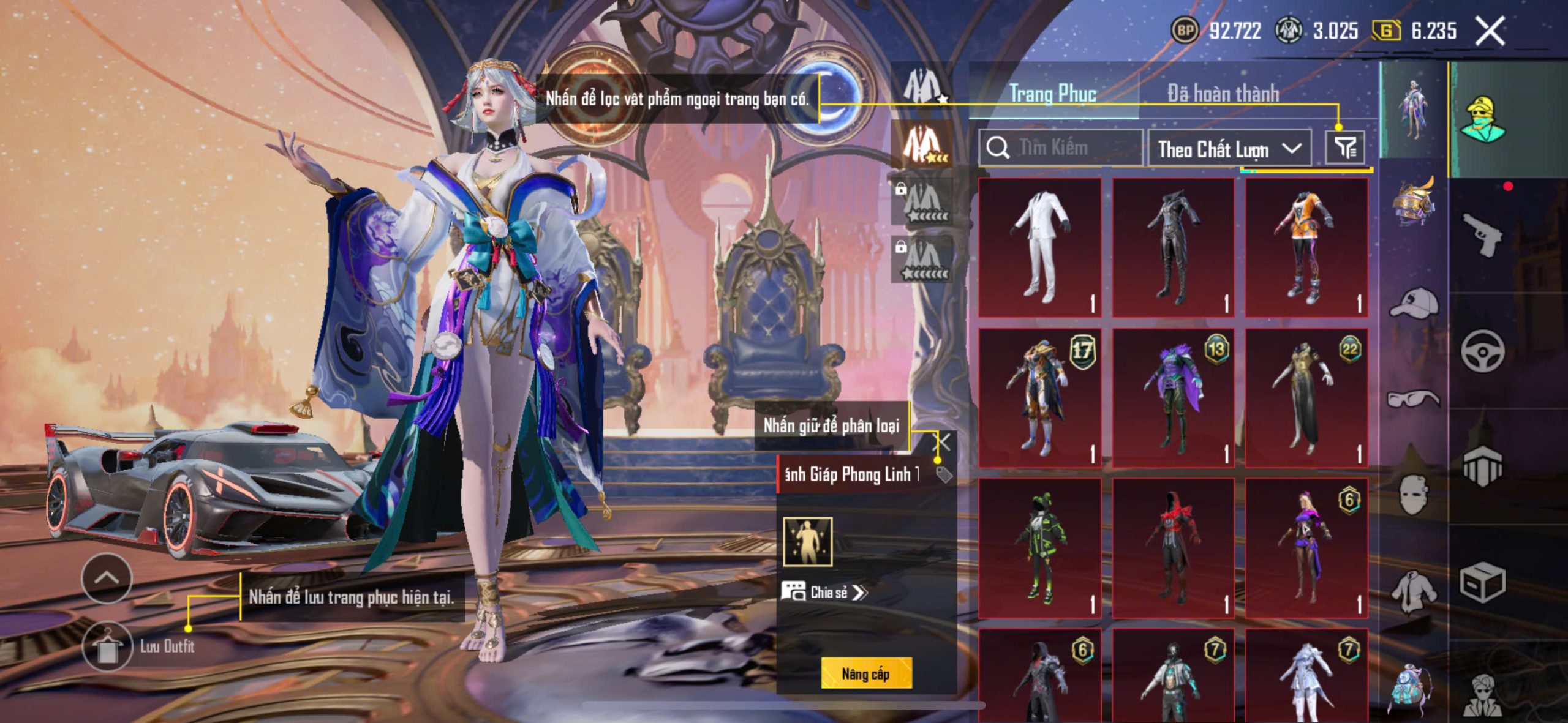Select the green neon hooded outfit

point(1039,548)
